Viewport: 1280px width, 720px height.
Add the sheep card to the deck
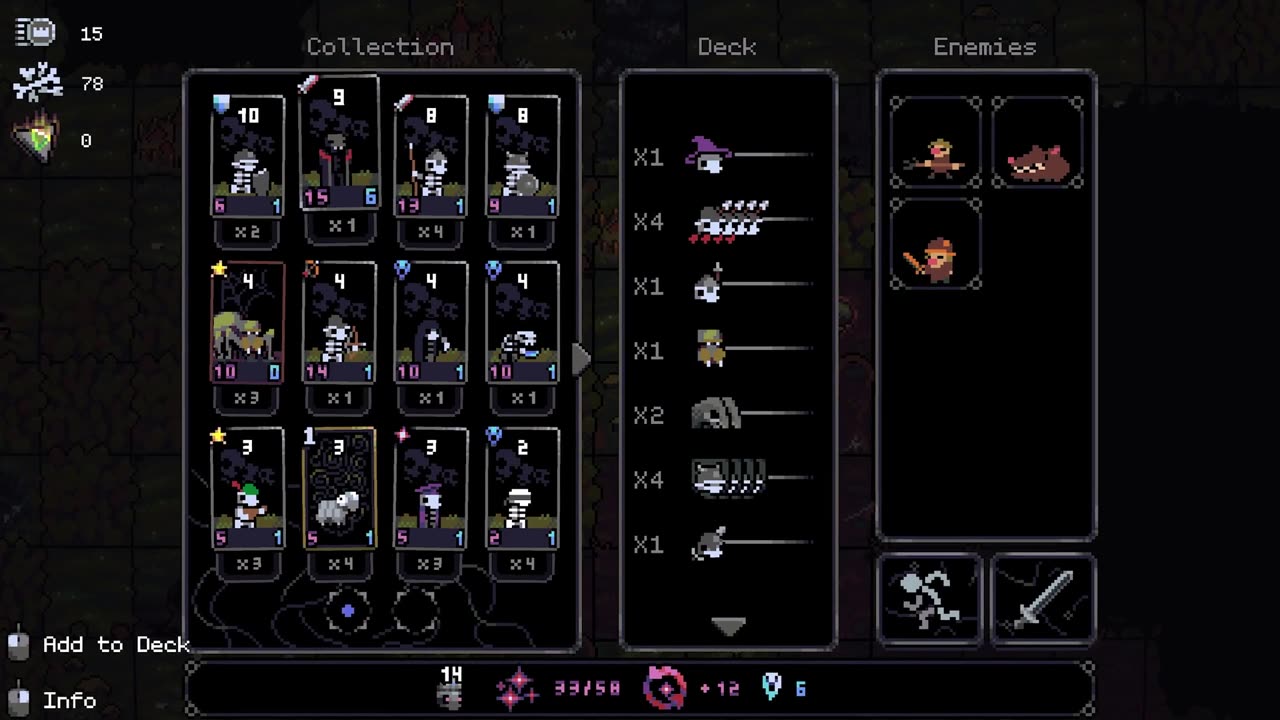pyautogui.click(x=339, y=490)
